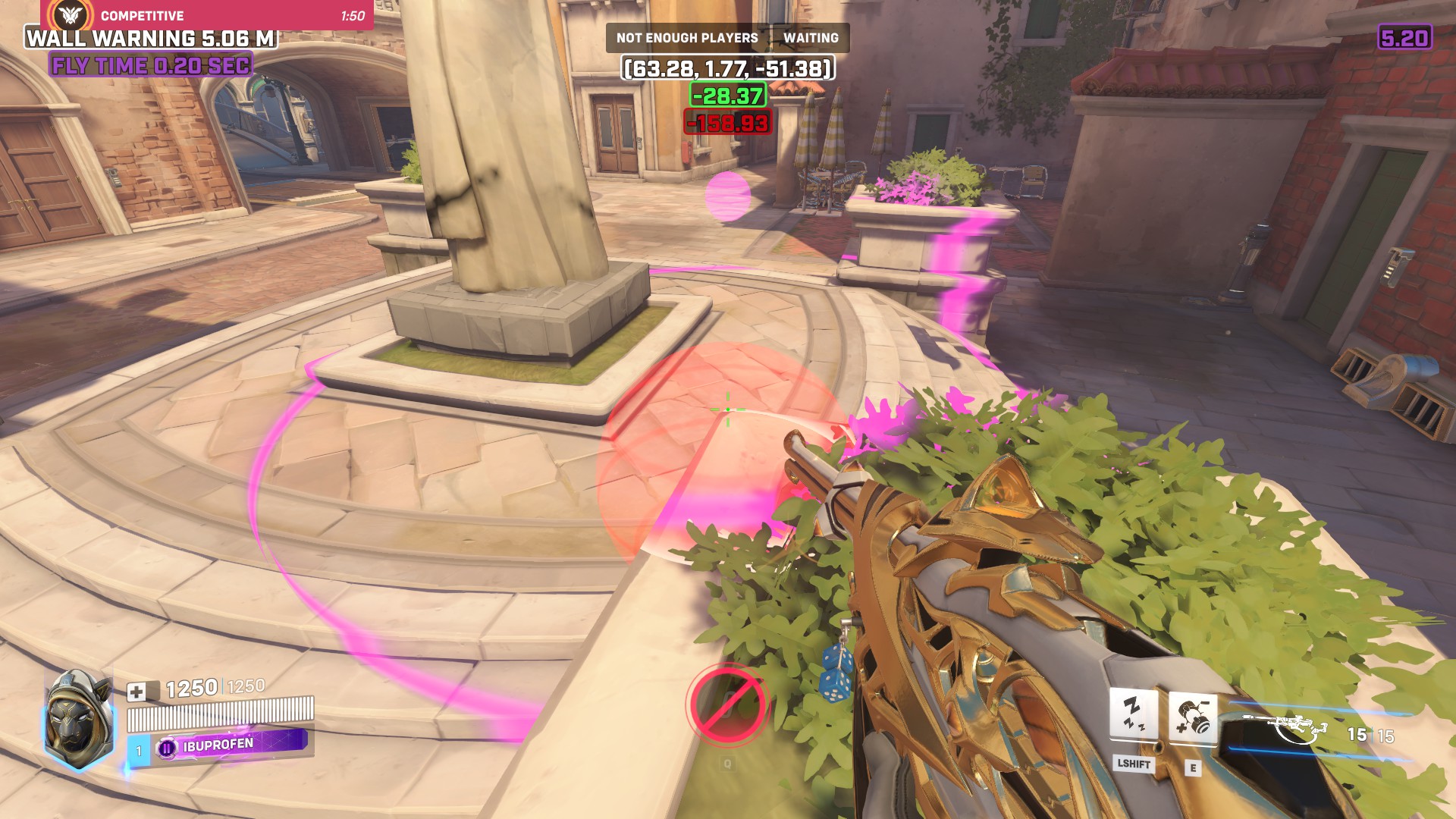Select the NOT ENOUGH PLAYERS tab
1456x819 pixels.
[x=686, y=36]
